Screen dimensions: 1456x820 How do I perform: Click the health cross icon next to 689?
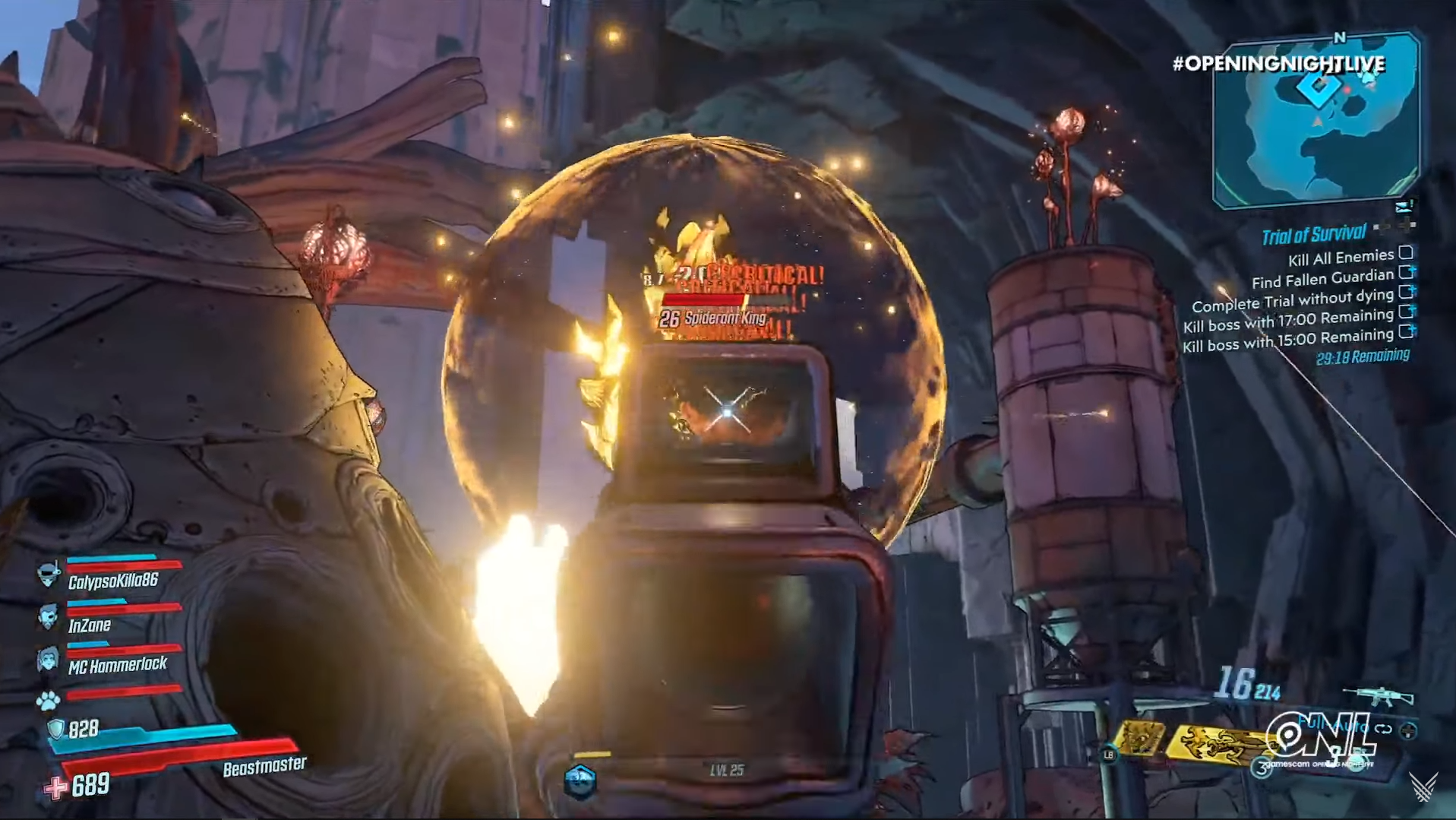[56, 787]
